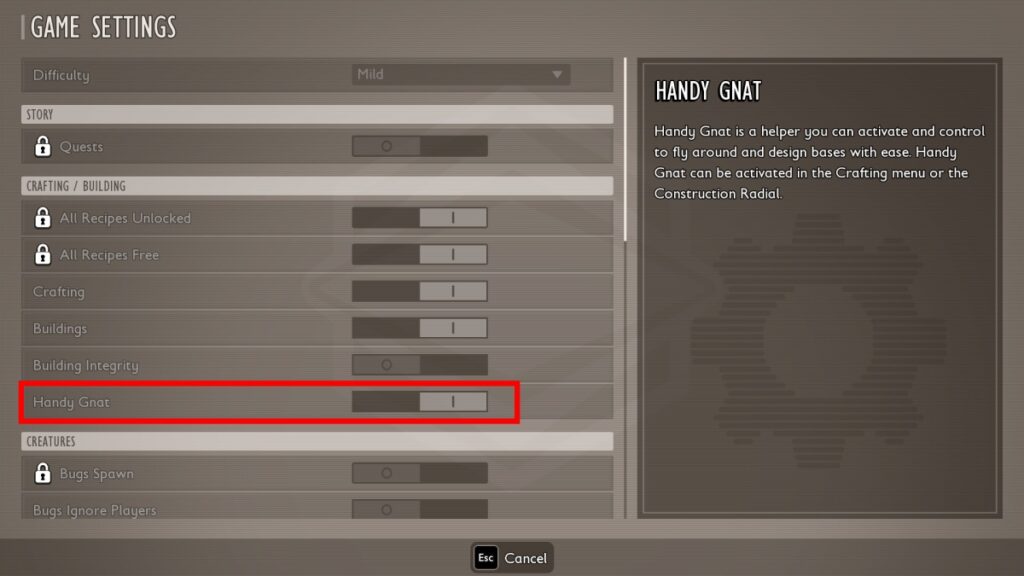Click the settings list scrollbar
Screen dimensions: 1024x576
(626, 150)
